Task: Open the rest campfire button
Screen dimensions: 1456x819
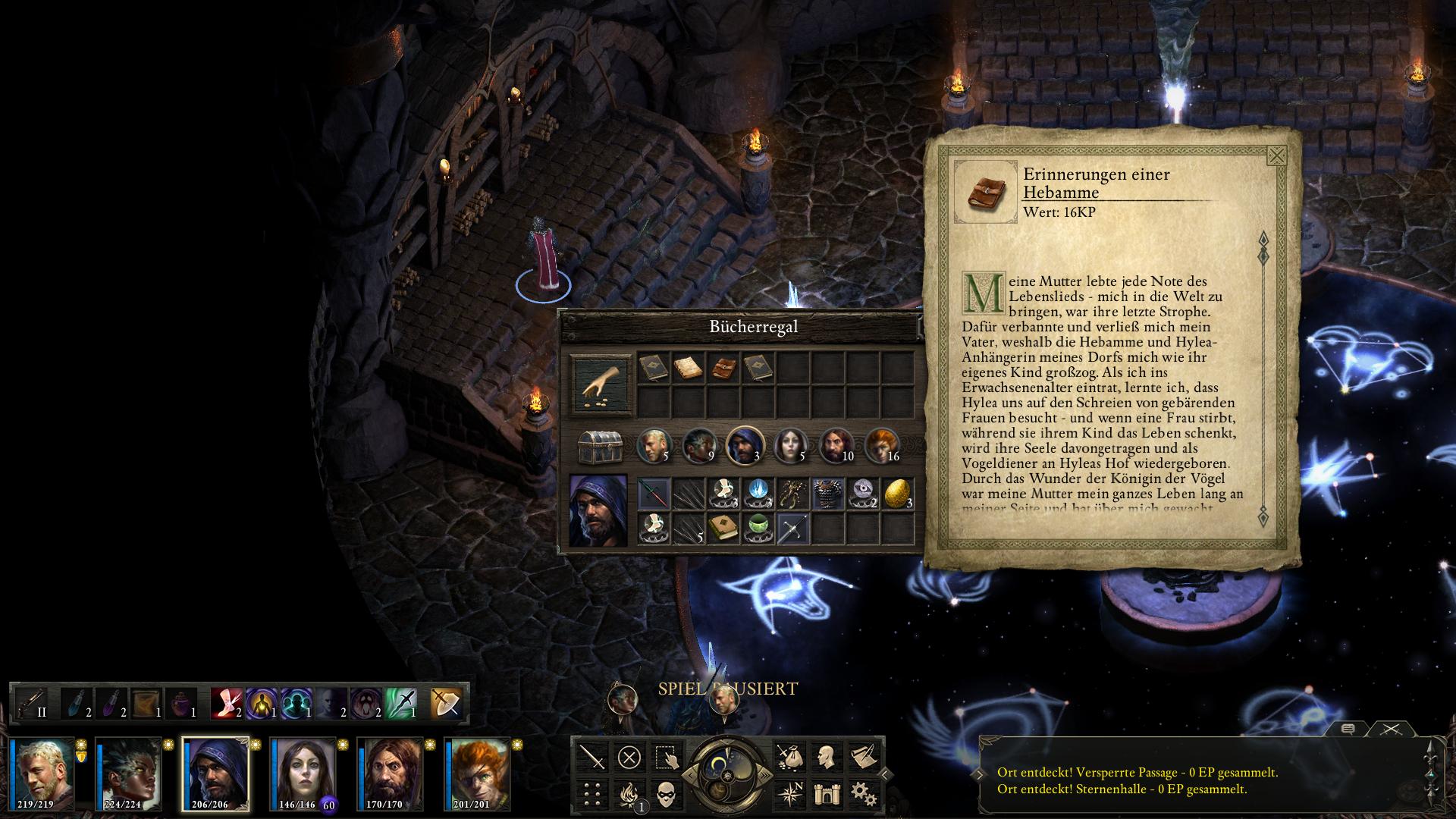Action: (629, 794)
